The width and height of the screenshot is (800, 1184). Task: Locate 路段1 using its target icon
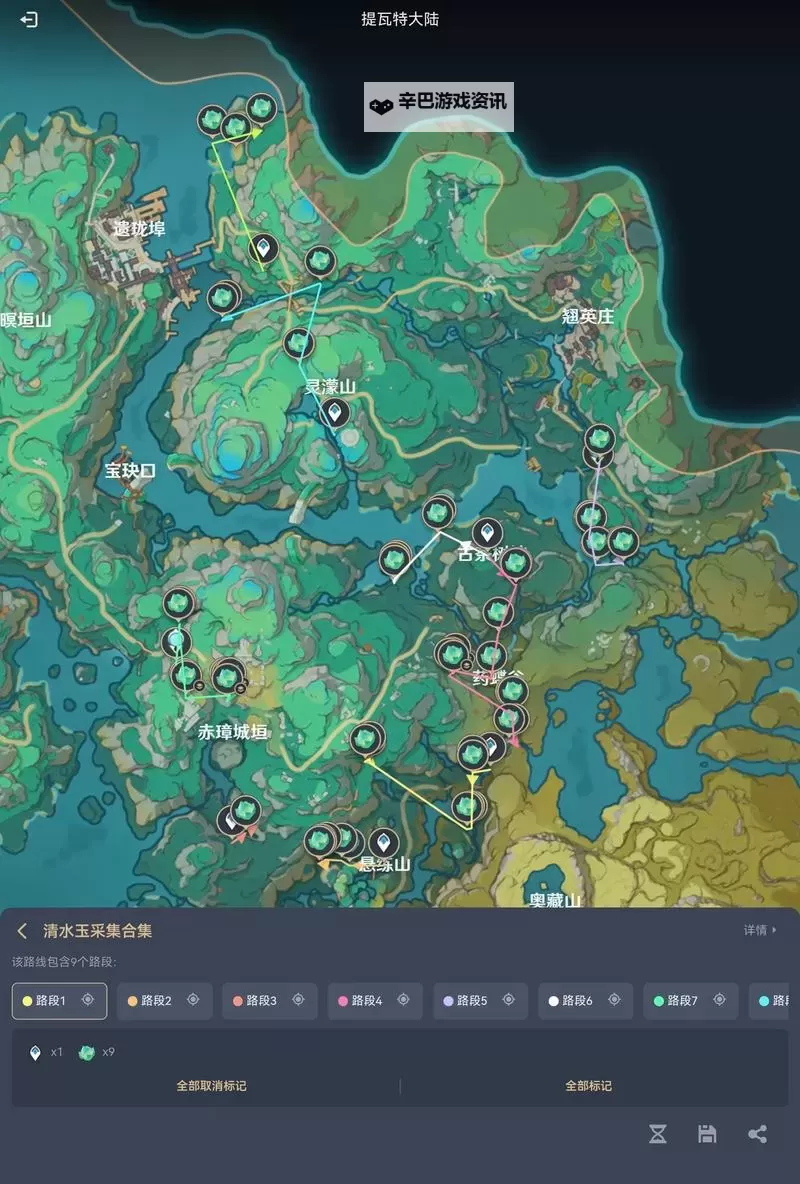(88, 1000)
